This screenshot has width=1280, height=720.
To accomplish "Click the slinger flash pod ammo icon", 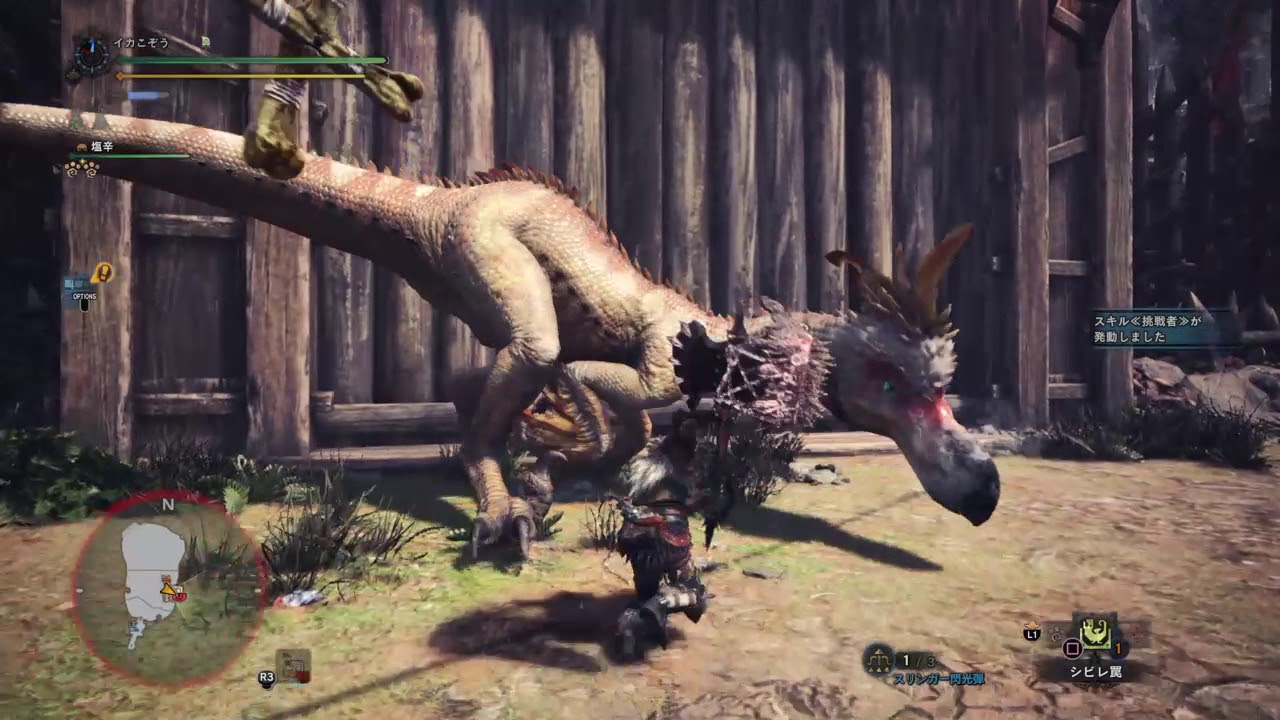I will (x=878, y=659).
